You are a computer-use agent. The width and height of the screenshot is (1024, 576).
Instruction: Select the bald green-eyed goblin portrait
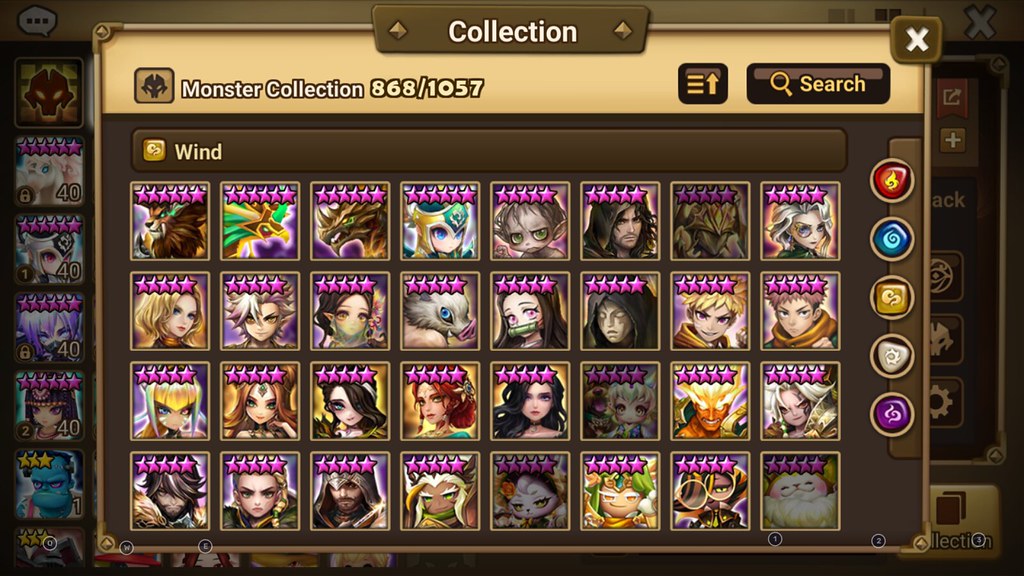point(530,221)
